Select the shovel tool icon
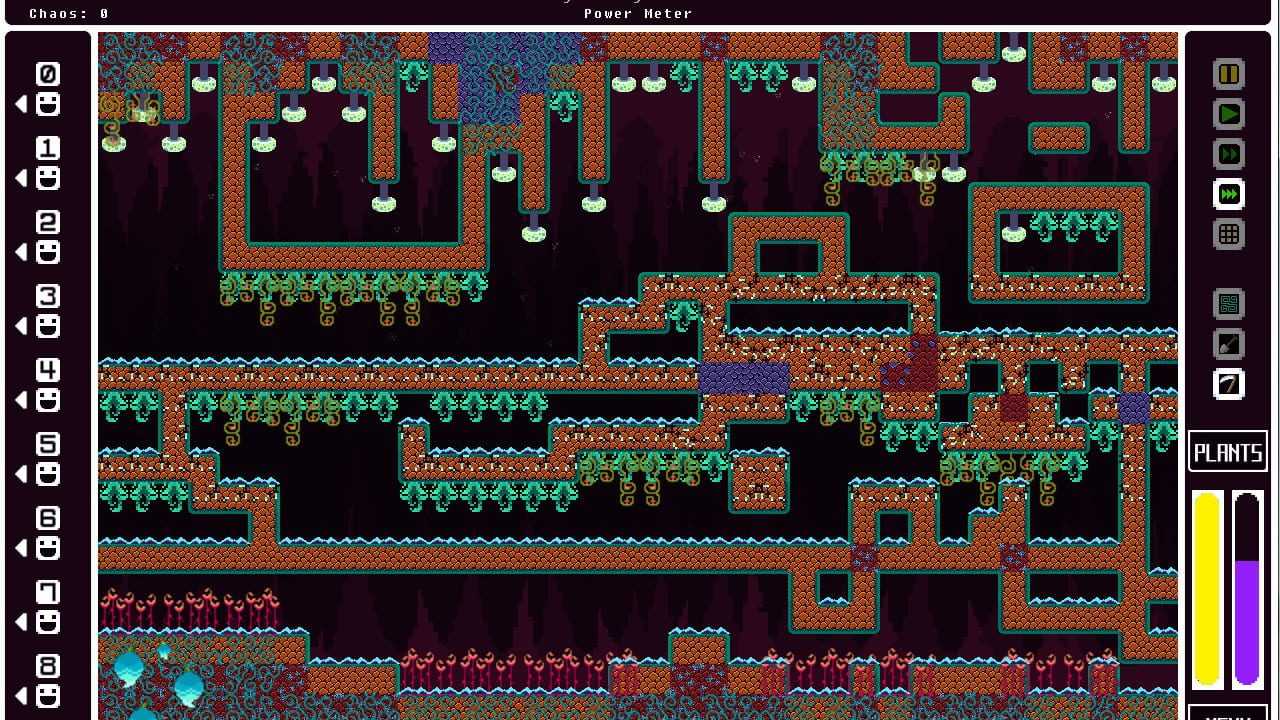 click(1229, 344)
